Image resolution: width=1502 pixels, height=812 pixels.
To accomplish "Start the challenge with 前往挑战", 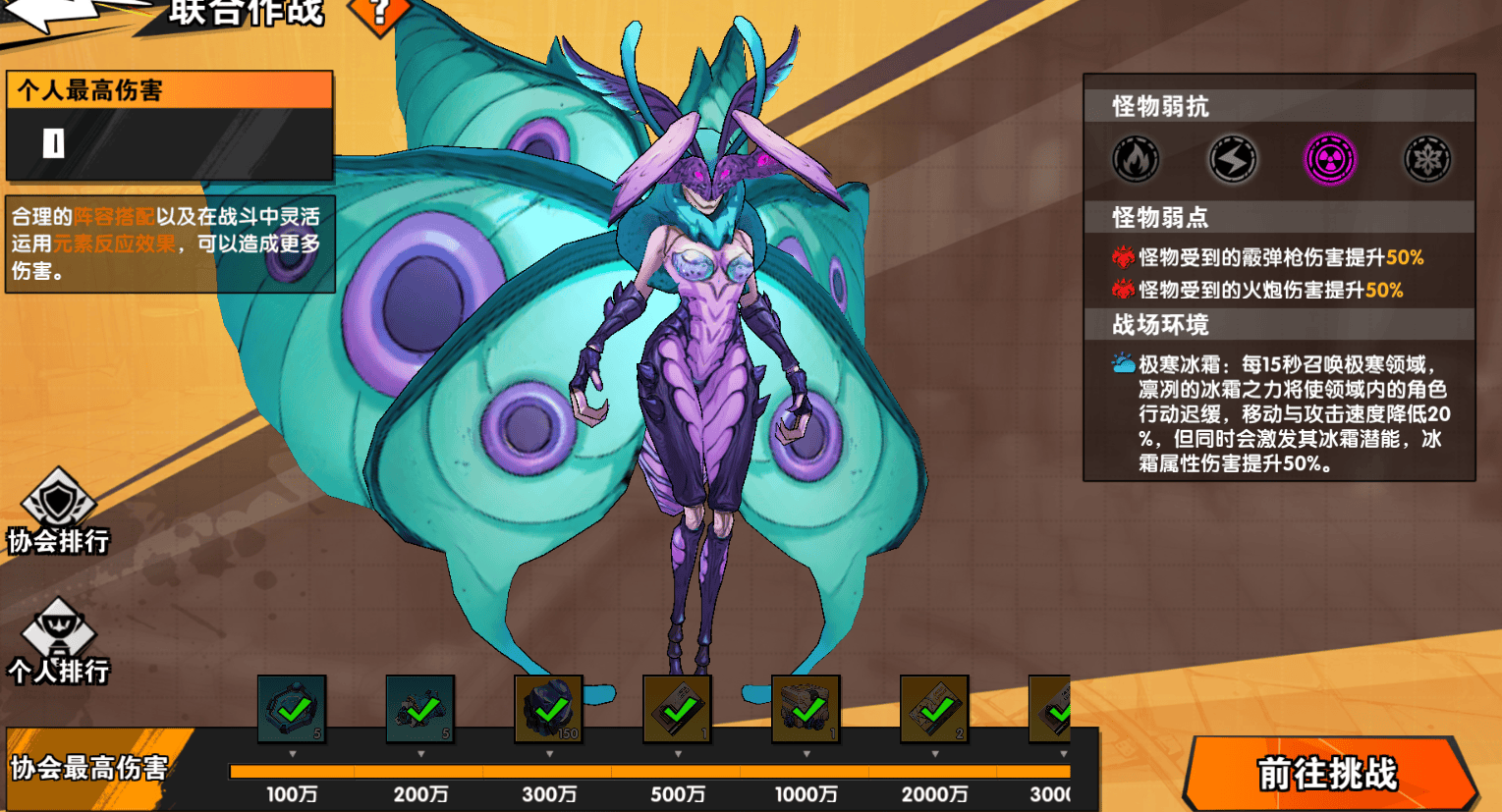I will (1328, 773).
